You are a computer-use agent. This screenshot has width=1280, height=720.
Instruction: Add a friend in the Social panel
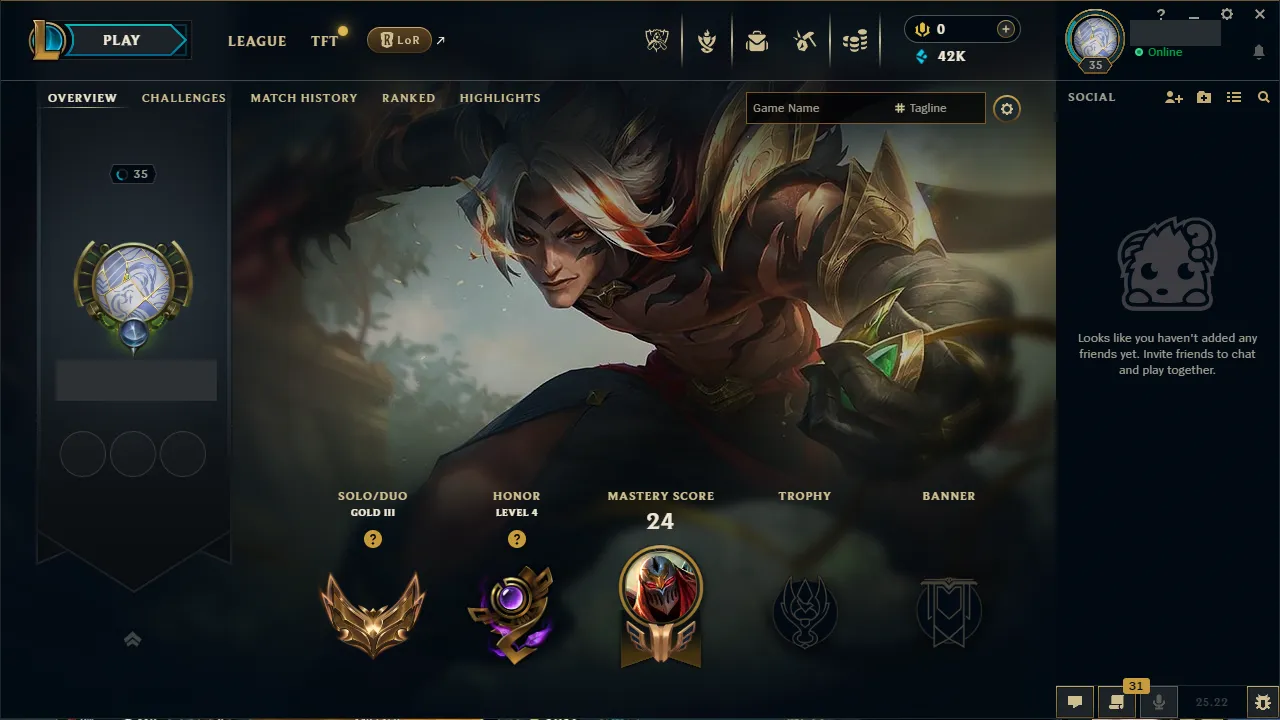tap(1172, 97)
